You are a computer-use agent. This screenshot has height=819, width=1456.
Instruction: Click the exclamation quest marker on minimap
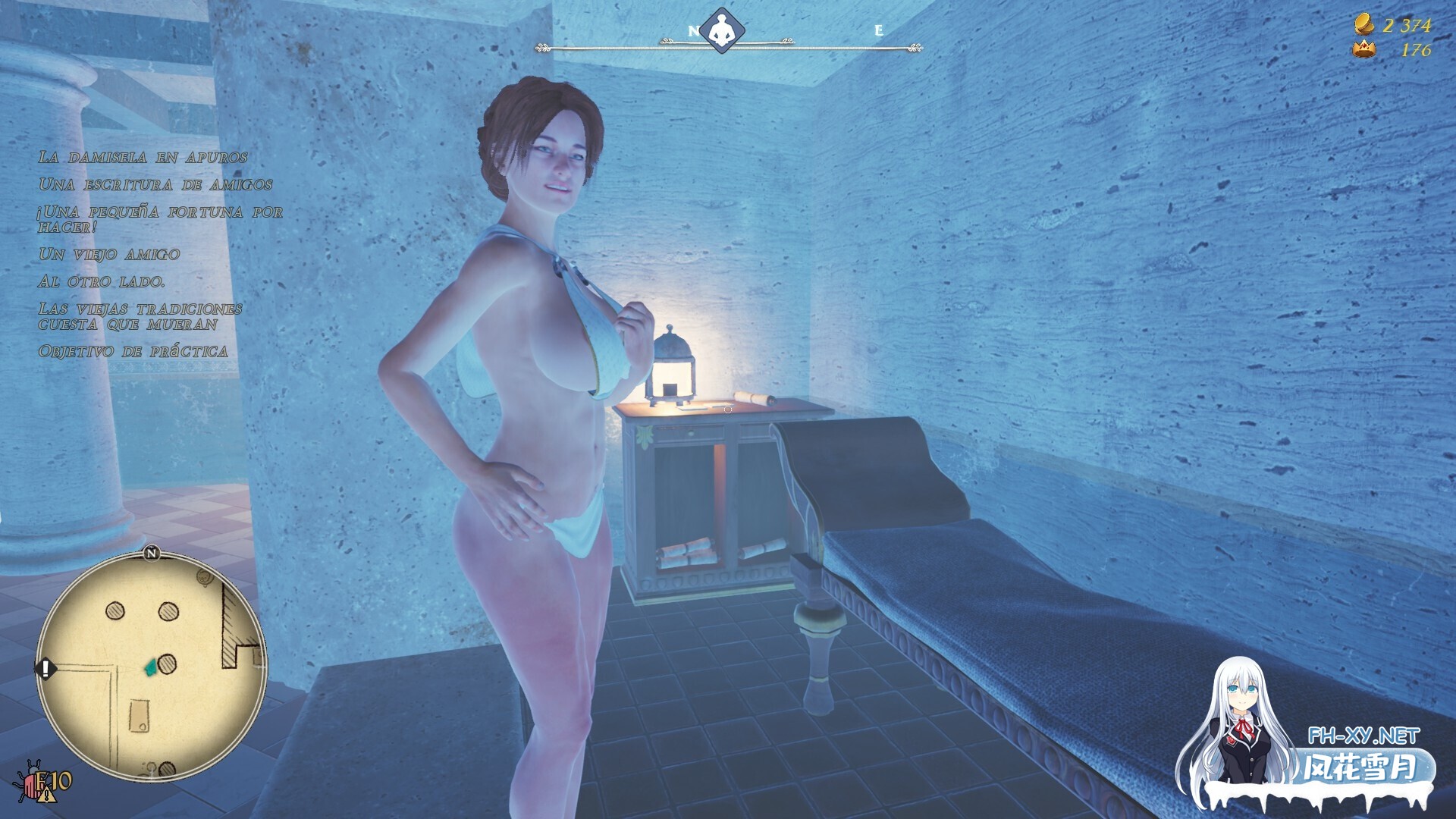tap(45, 669)
